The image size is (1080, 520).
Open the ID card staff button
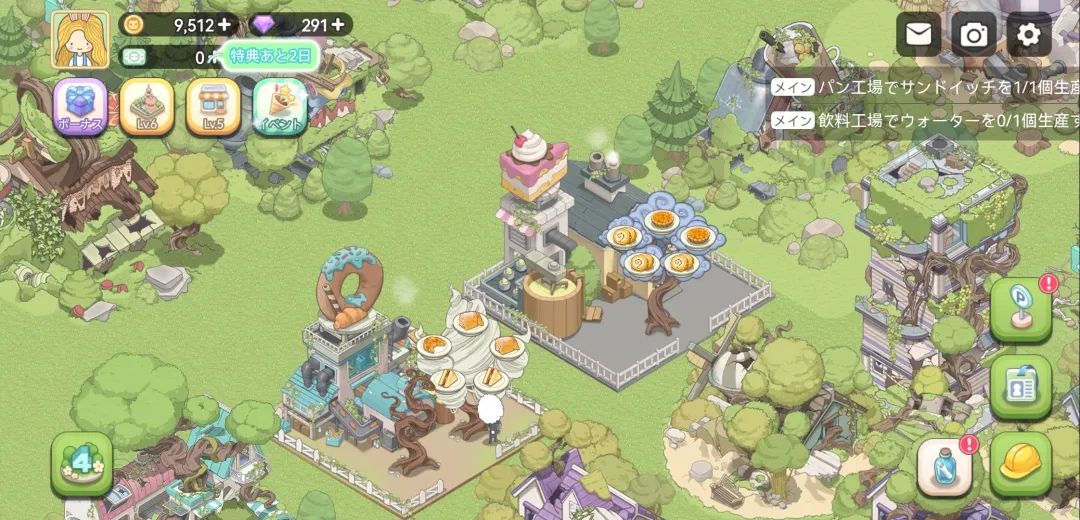(1021, 386)
